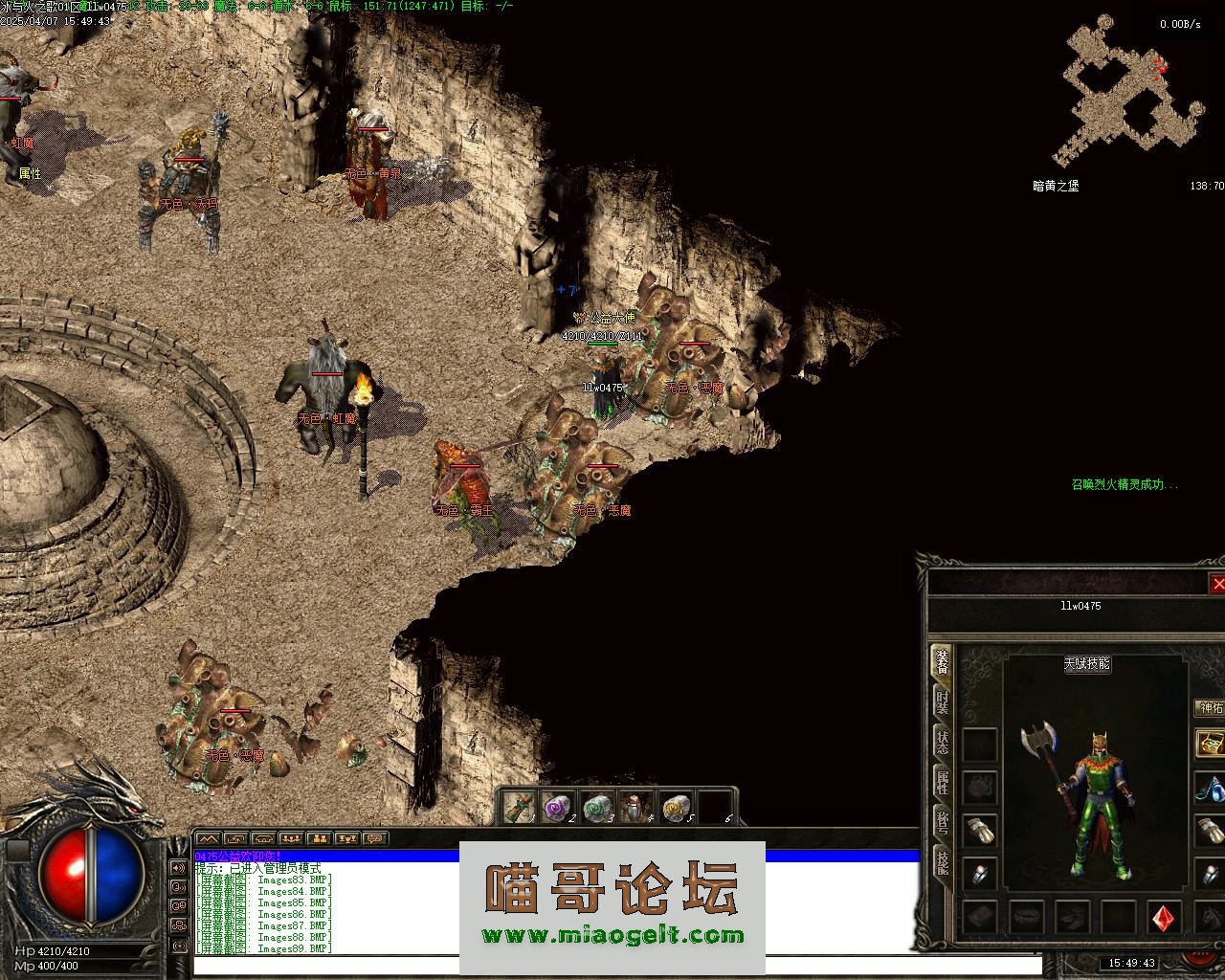Use the potion jar in hotbar slot 4
The width and height of the screenshot is (1225, 980).
pos(635,808)
